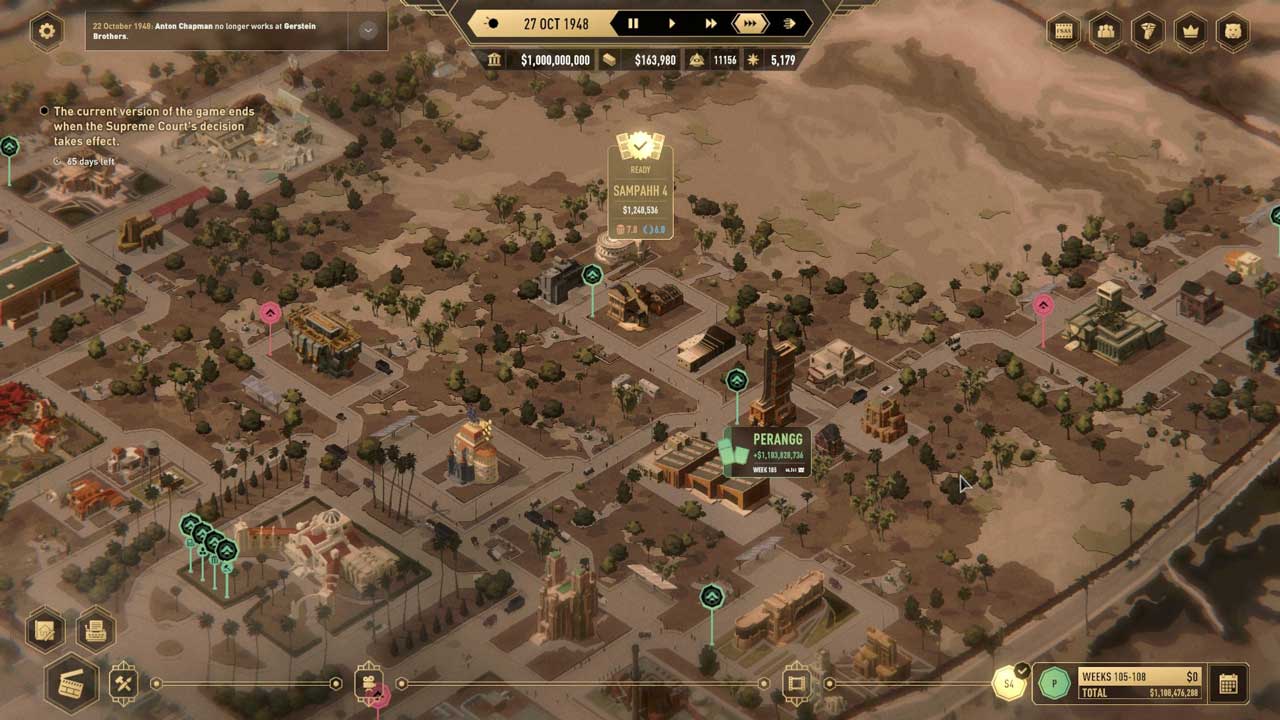Open the bear head icon panel

[1232, 31]
